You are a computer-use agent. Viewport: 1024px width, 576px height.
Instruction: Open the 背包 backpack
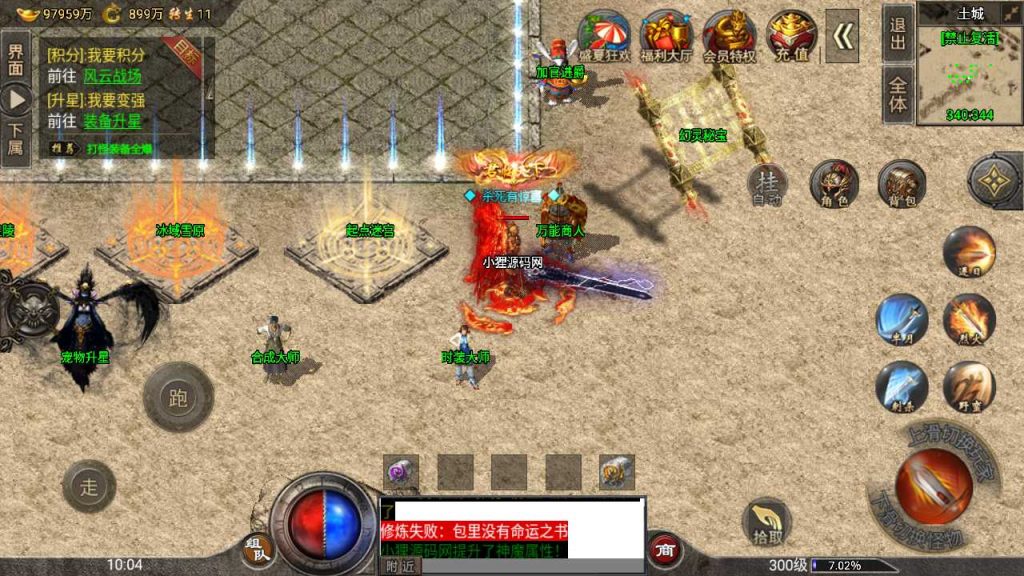[901, 183]
